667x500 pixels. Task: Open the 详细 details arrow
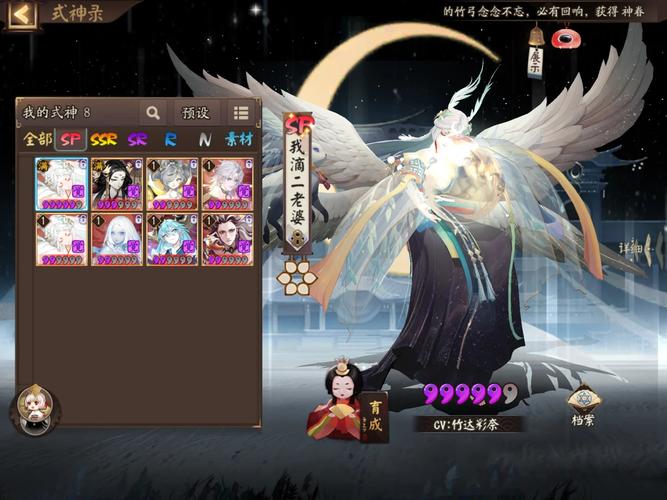pos(636,247)
